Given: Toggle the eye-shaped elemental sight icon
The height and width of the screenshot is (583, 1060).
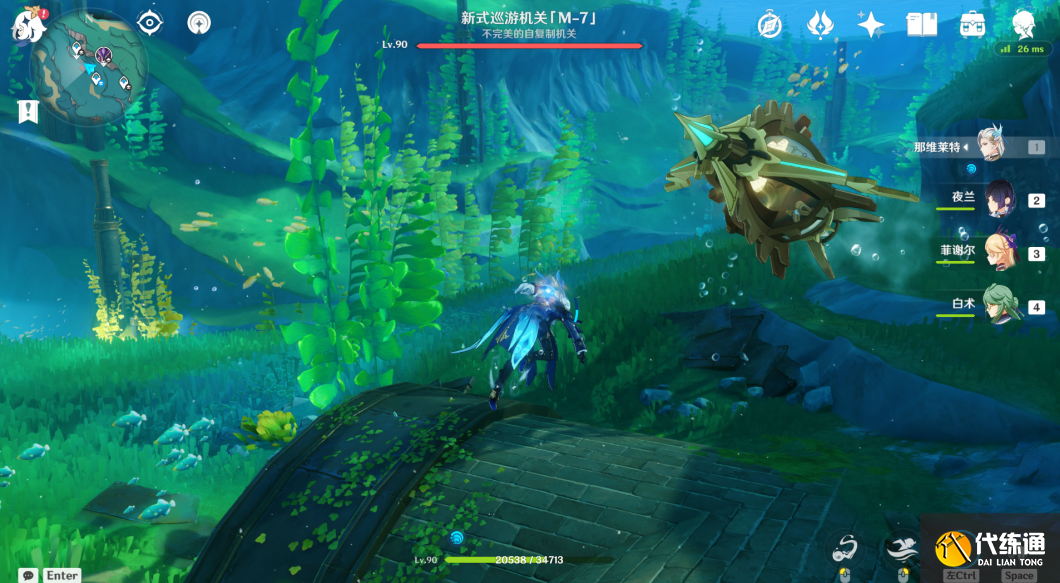Looking at the screenshot, I should tap(150, 22).
